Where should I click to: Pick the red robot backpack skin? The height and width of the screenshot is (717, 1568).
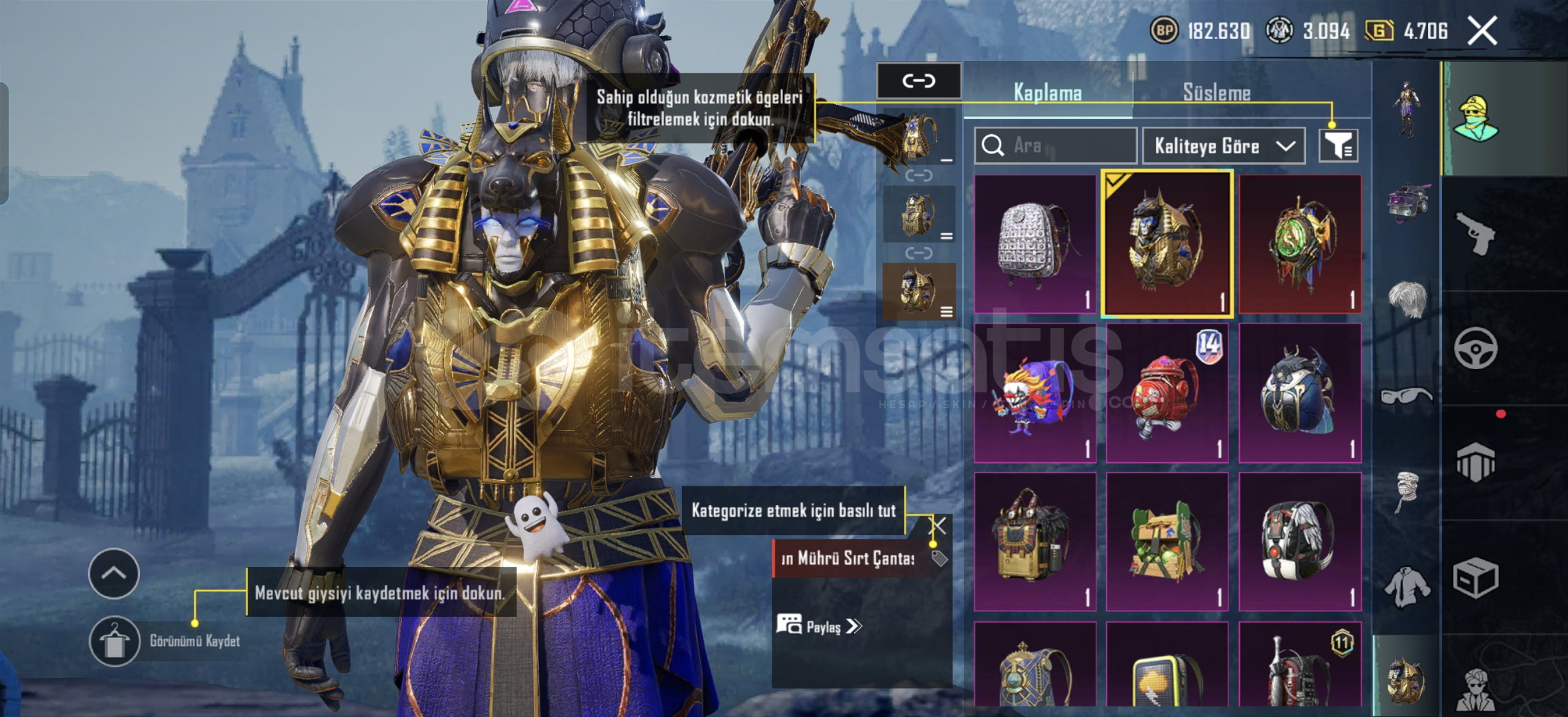pos(1167,393)
